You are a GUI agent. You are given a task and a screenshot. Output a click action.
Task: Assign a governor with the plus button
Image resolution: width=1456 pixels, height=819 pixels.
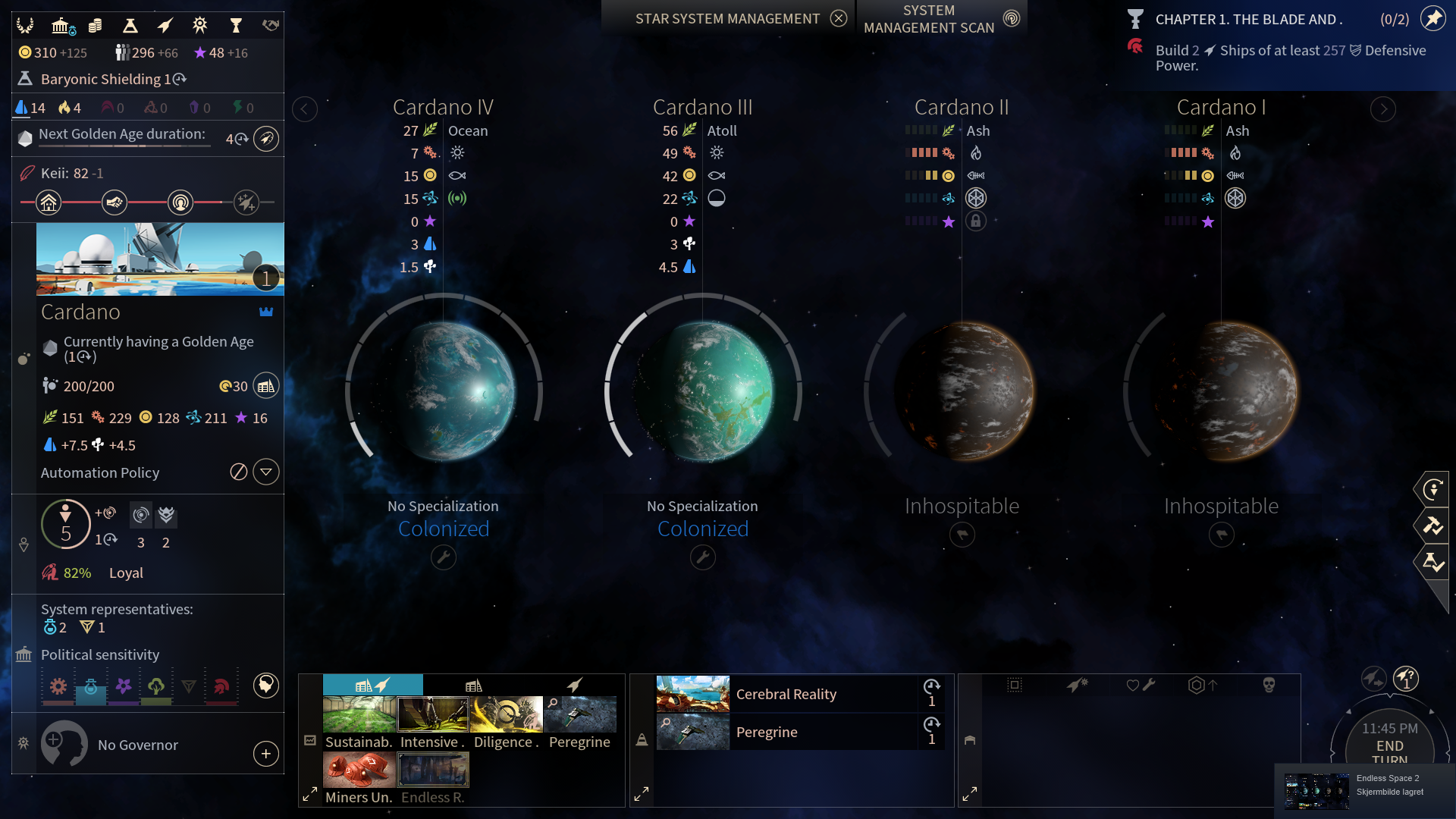click(x=266, y=754)
